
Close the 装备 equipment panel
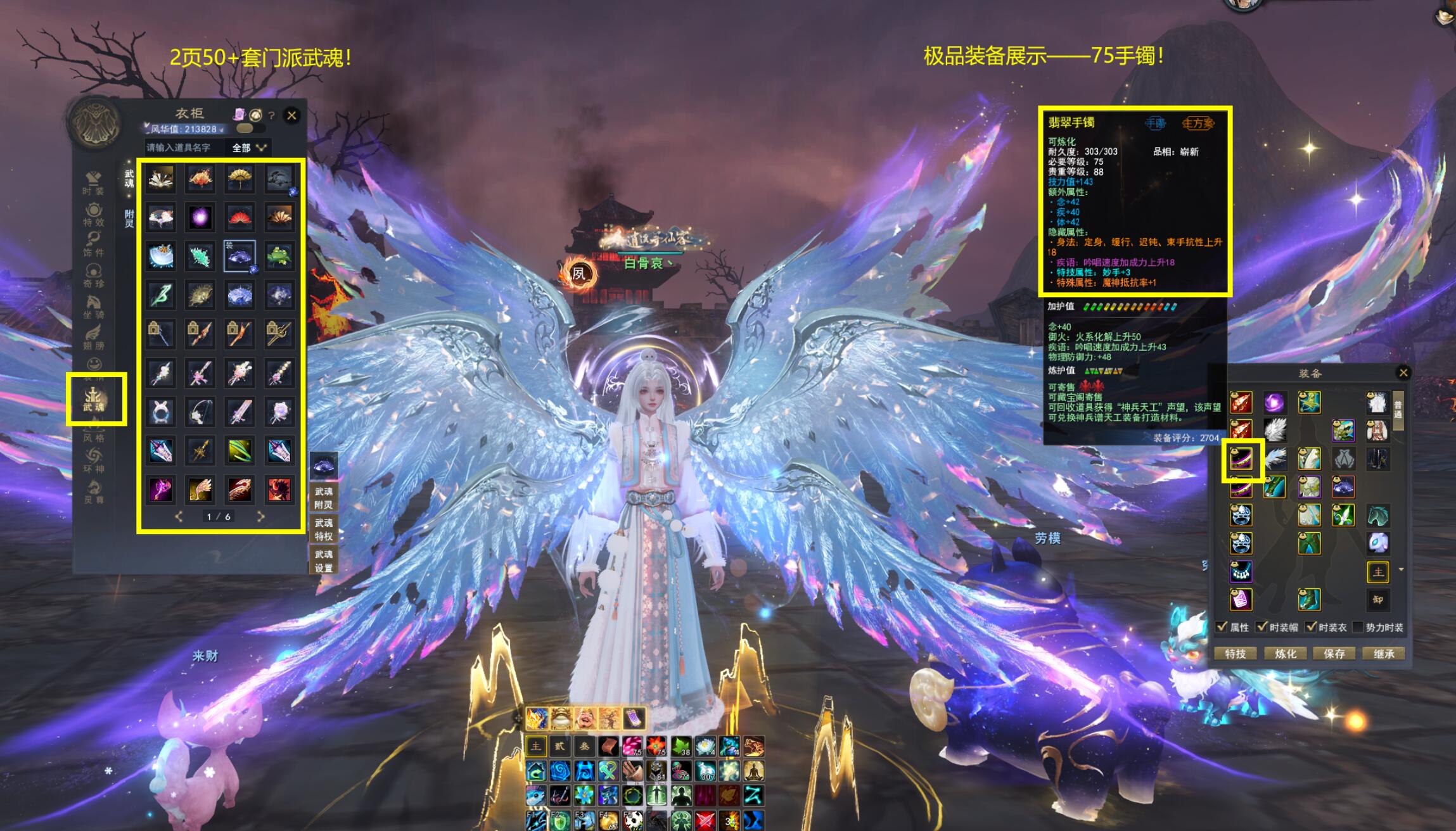pyautogui.click(x=1403, y=372)
